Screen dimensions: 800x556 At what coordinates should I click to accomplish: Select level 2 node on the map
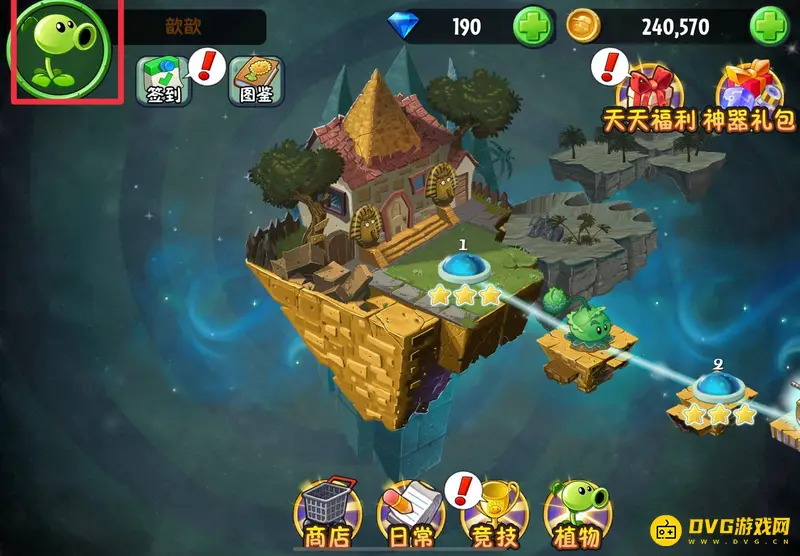(x=716, y=386)
